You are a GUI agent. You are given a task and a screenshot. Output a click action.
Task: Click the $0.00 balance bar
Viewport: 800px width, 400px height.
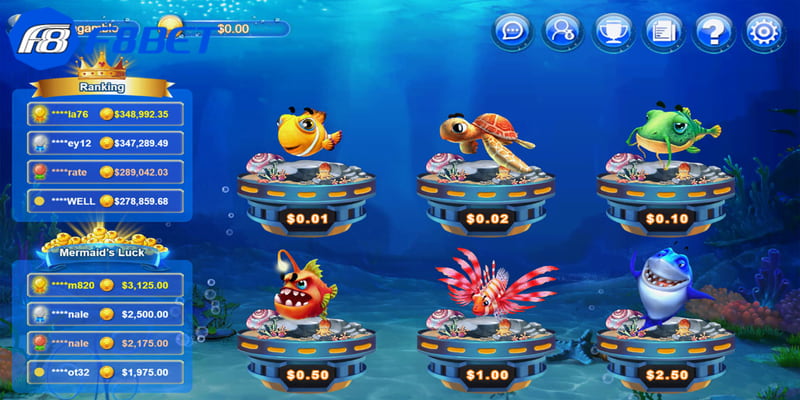tap(233, 28)
